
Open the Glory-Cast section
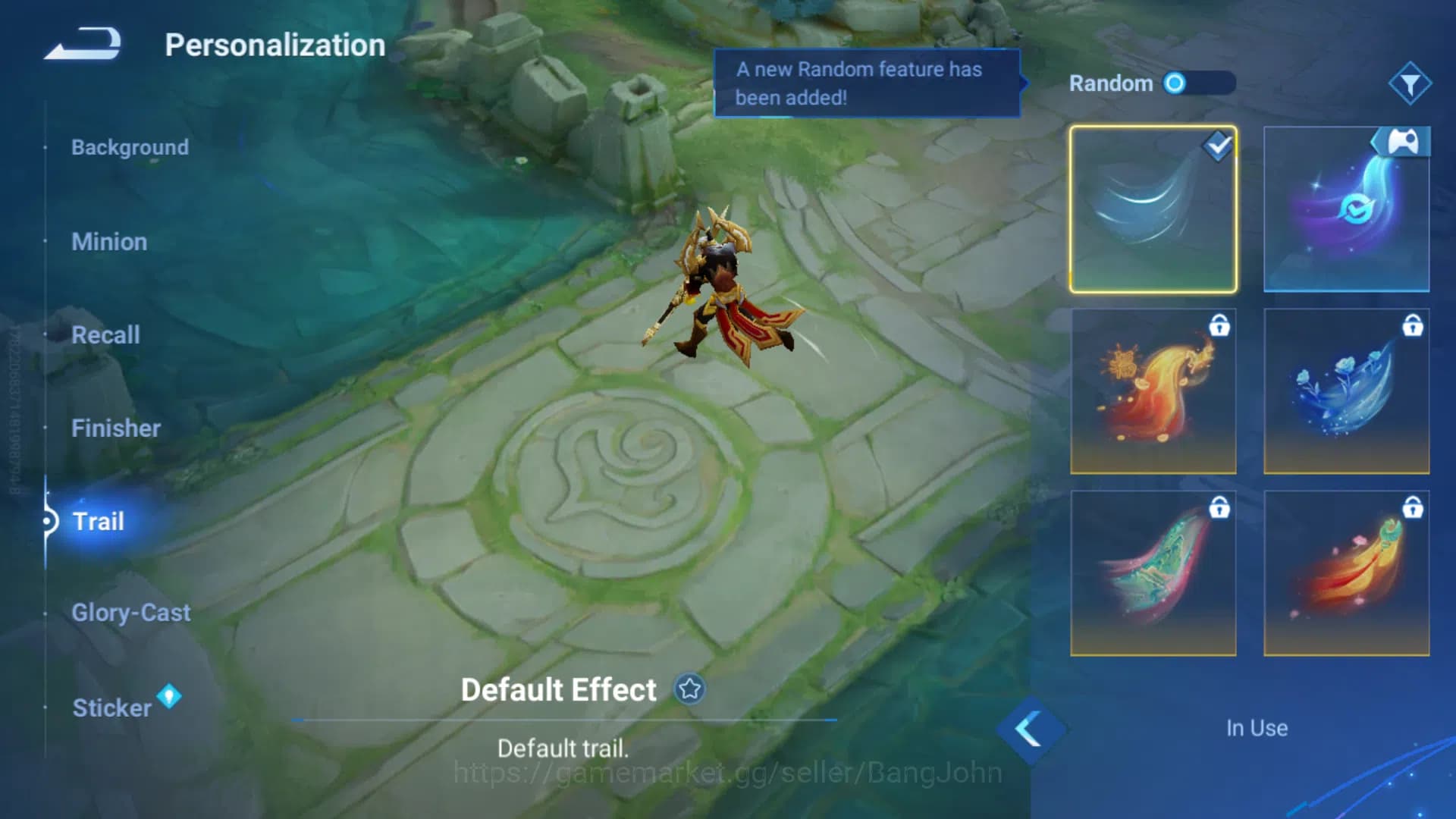pos(130,612)
